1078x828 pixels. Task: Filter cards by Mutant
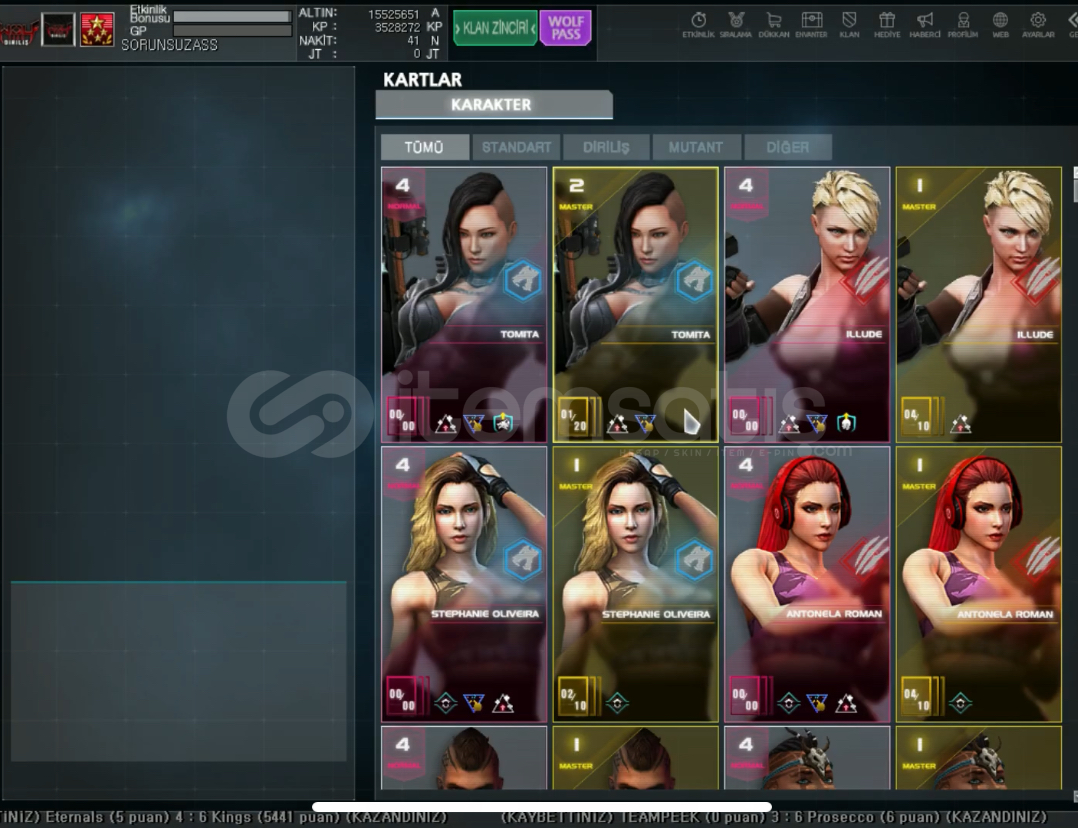point(696,147)
